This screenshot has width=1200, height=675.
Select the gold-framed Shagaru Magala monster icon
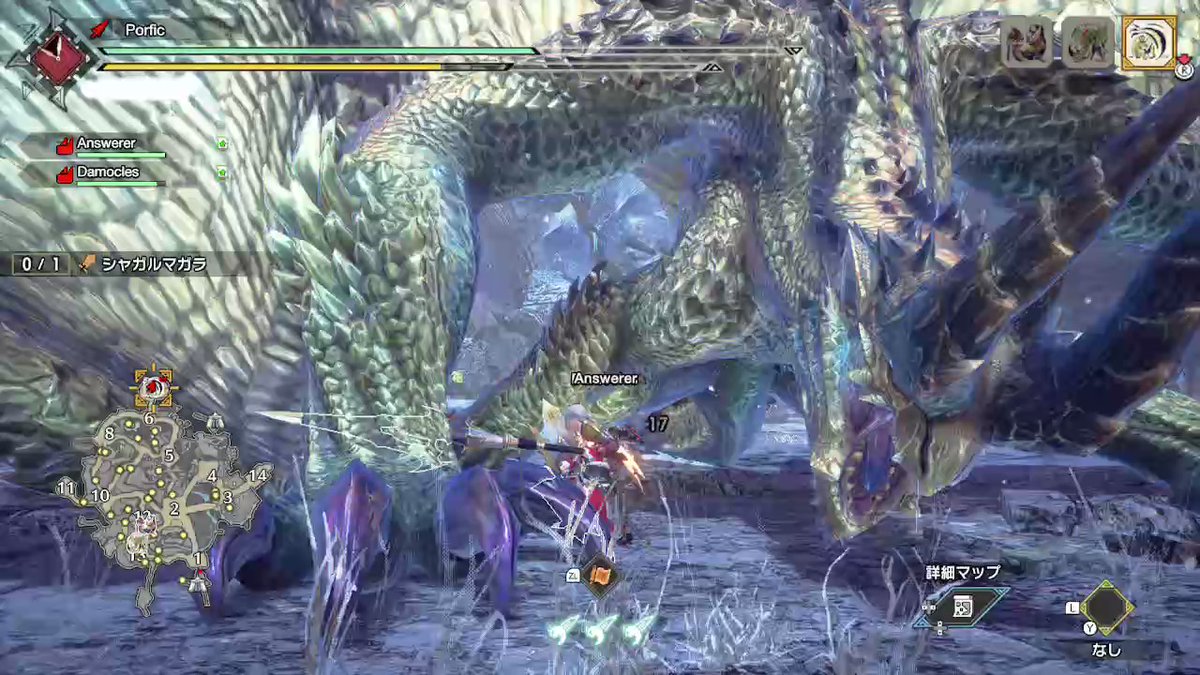(1148, 43)
